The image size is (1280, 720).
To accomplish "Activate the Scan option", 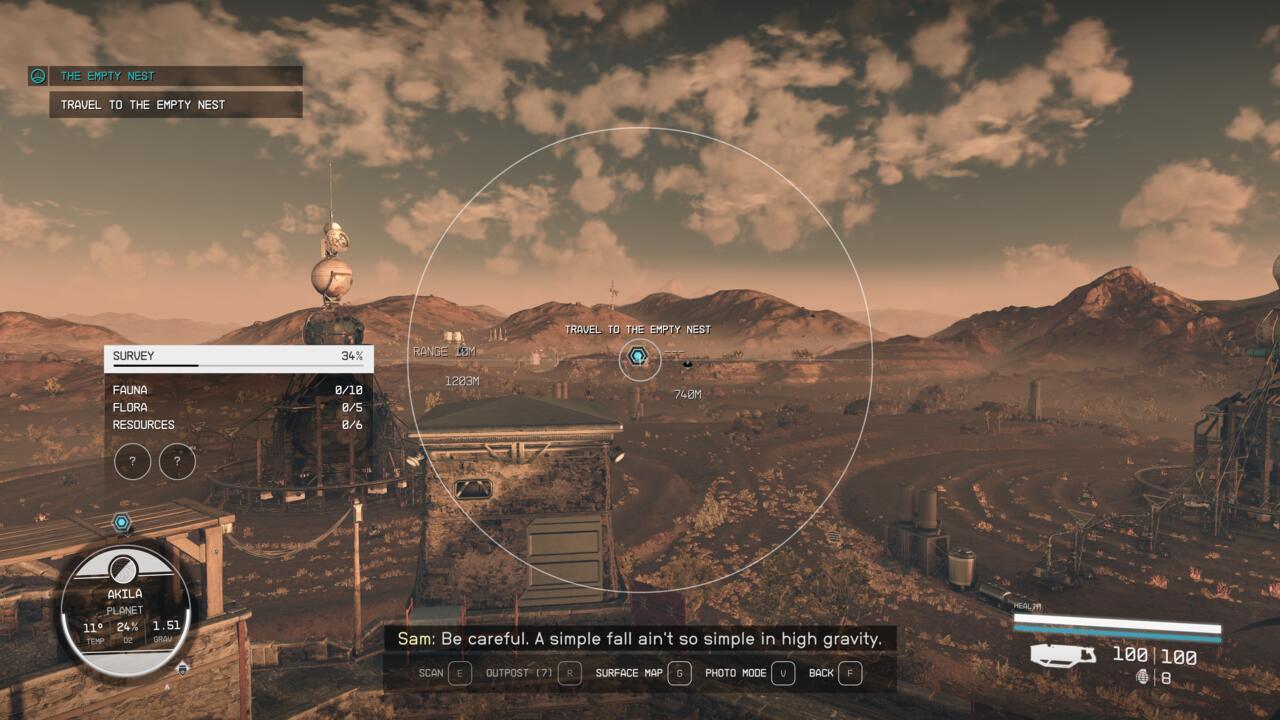I will click(x=445, y=673).
